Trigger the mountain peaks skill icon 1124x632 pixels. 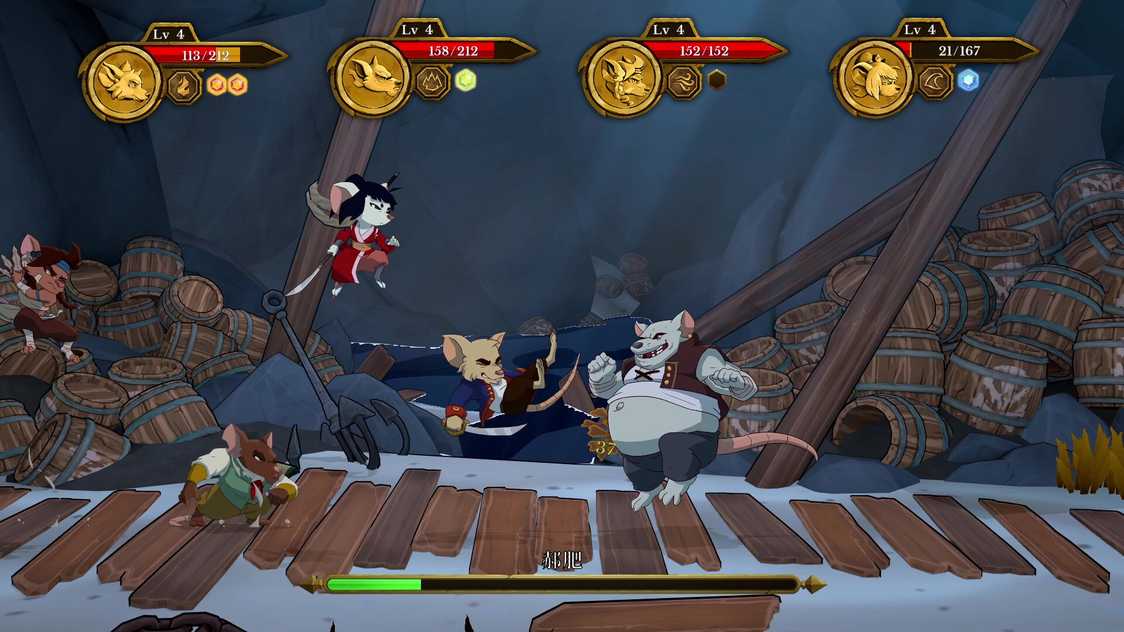tap(434, 82)
